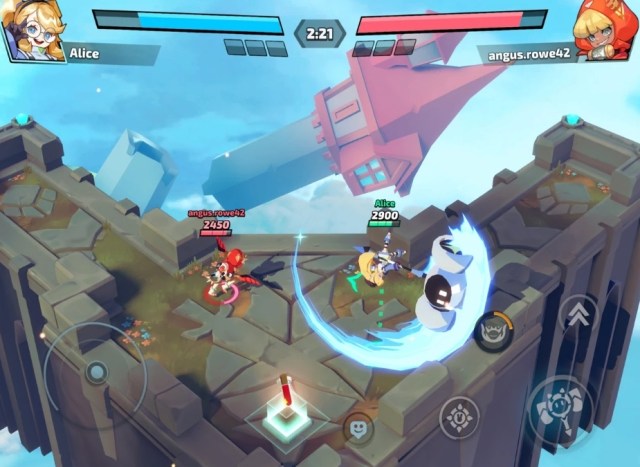The height and width of the screenshot is (467, 640).
Task: Use the axe main attack button
Action: point(565,410)
